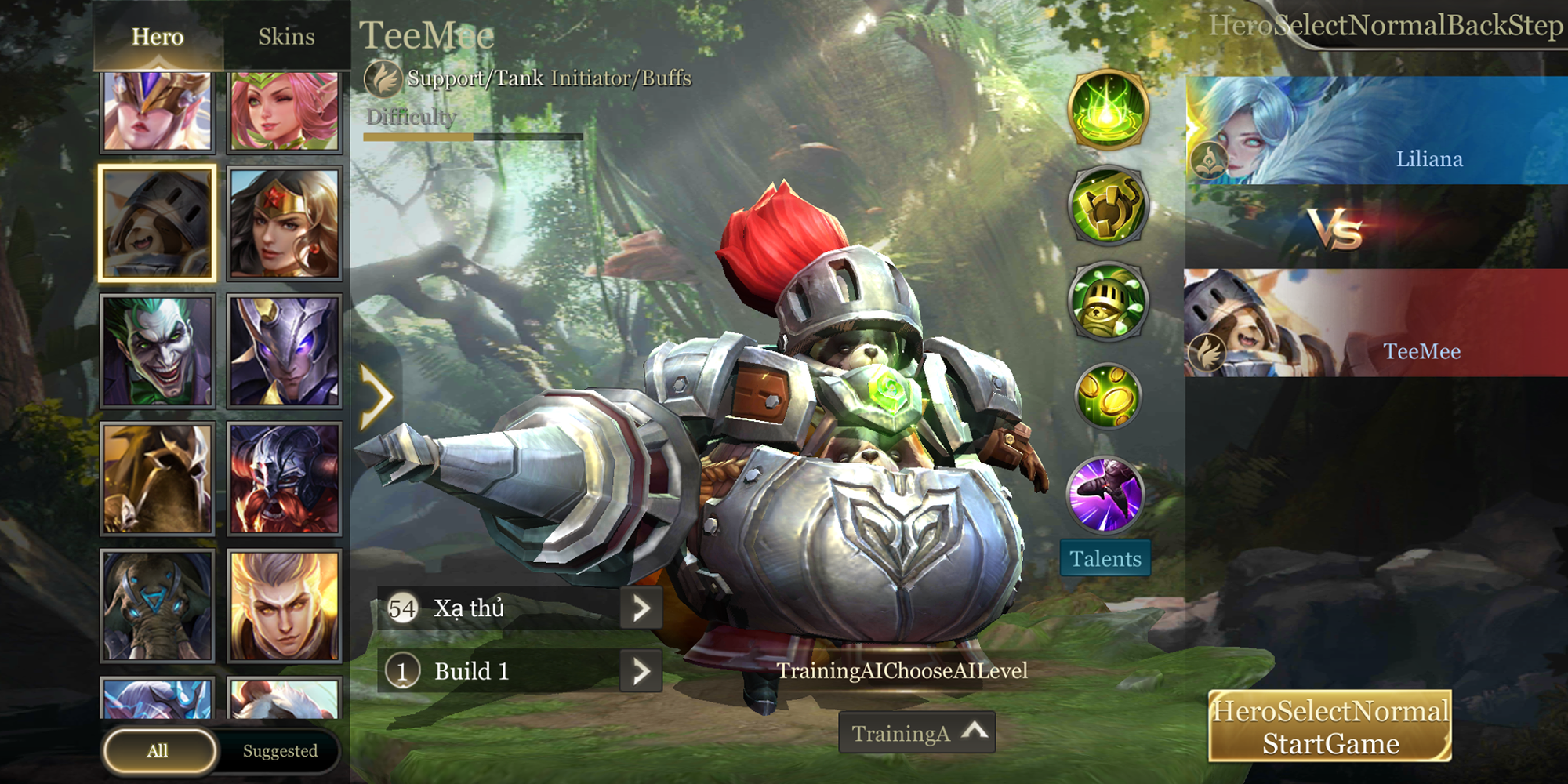Go back using HeroSelectNormalBackStep
The width and height of the screenshot is (1568, 784).
click(1385, 26)
